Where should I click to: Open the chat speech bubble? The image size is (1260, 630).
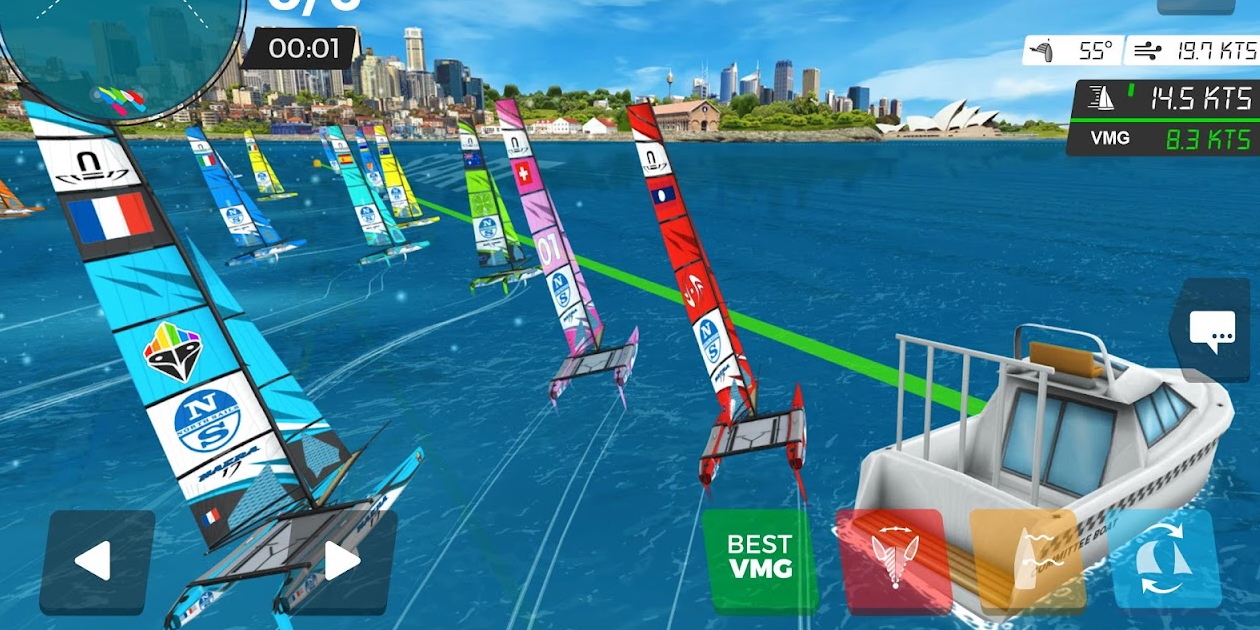(x=1212, y=330)
